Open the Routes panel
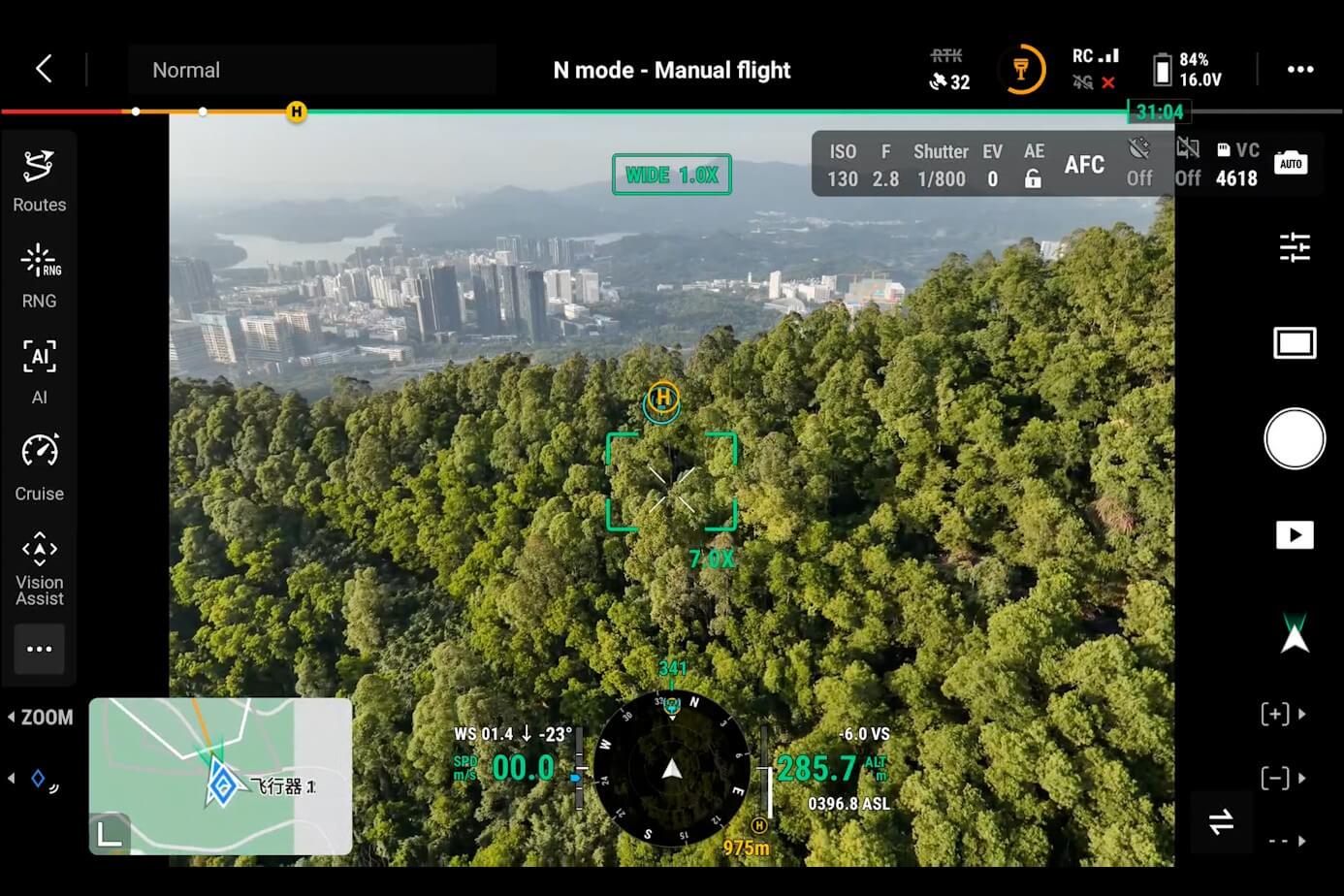The height and width of the screenshot is (896, 1344). (x=39, y=177)
